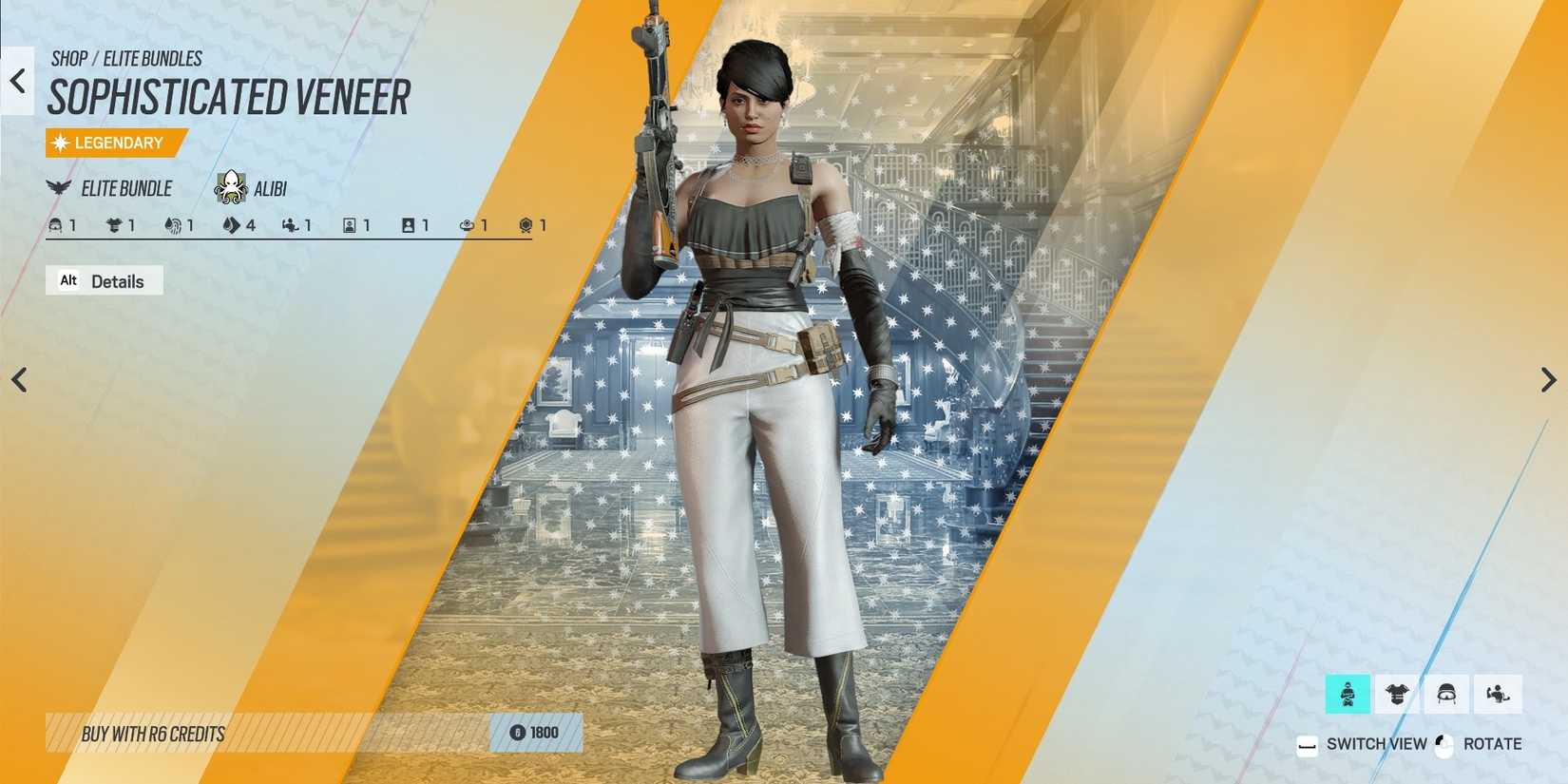Click the mouse icon beside ROTATE
The height and width of the screenshot is (784, 1568).
click(1444, 744)
